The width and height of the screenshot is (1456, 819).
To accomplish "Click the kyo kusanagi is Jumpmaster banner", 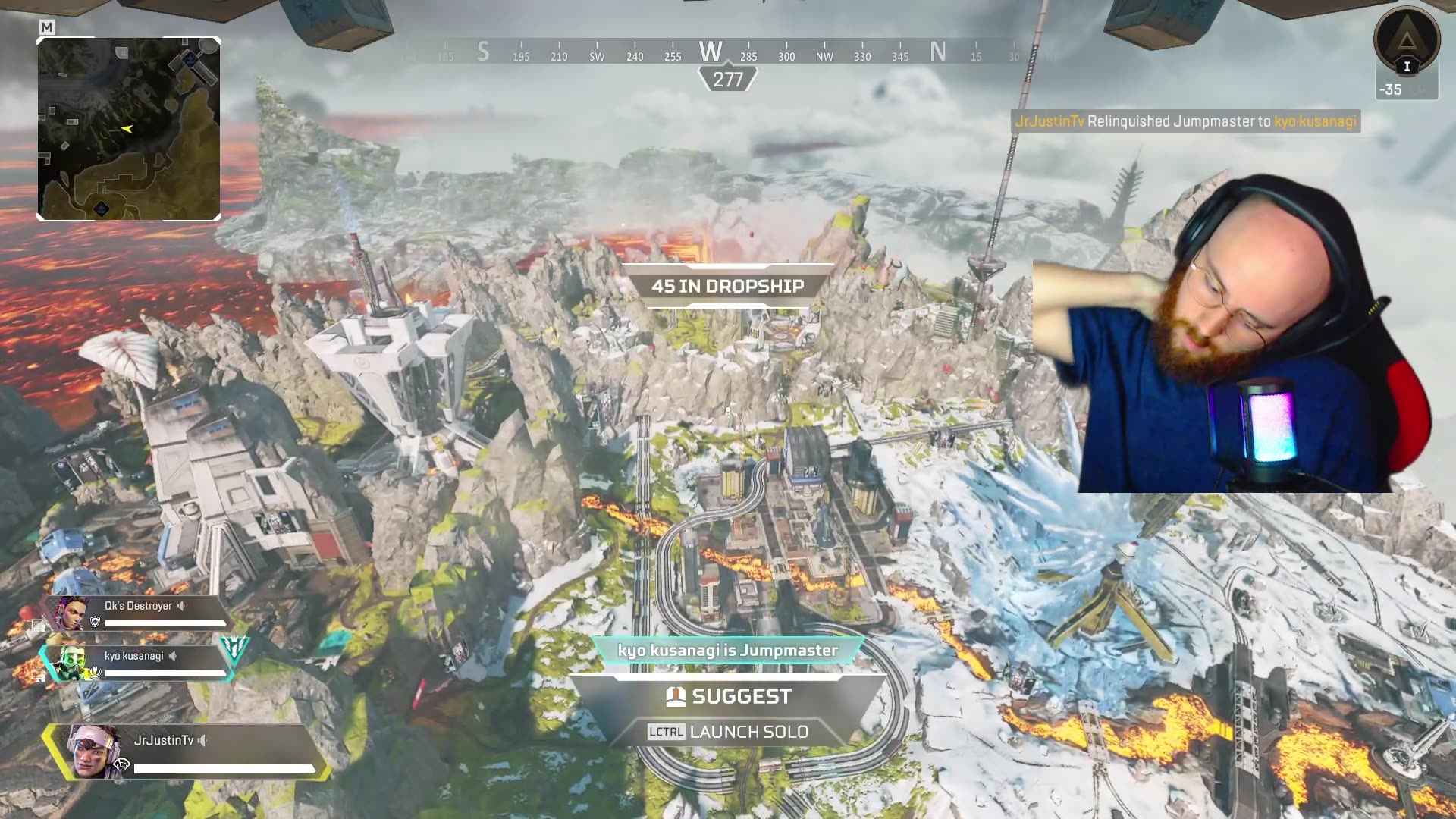I will (x=728, y=650).
